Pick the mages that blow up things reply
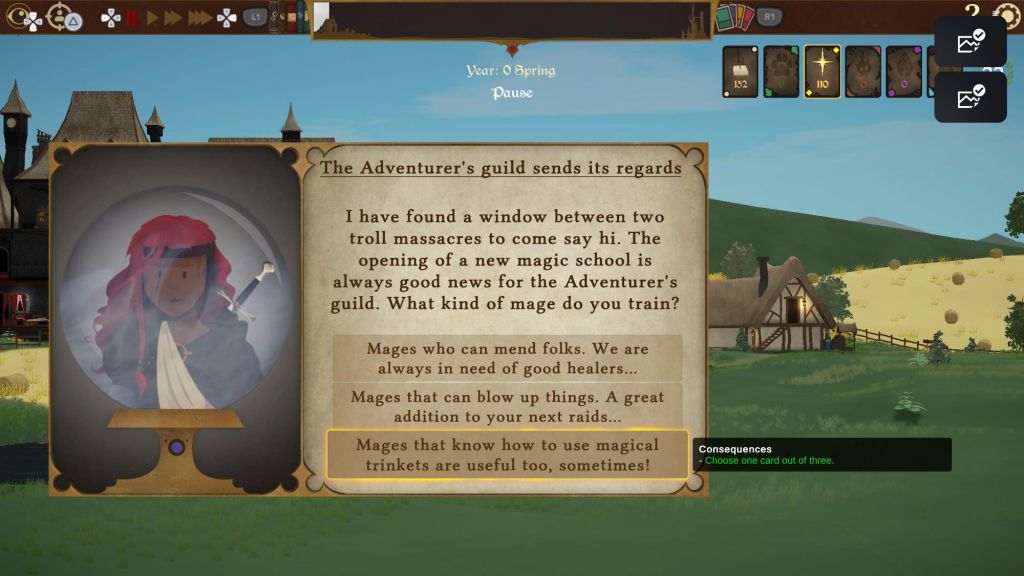Viewport: 1024px width, 576px height. pyautogui.click(x=507, y=406)
